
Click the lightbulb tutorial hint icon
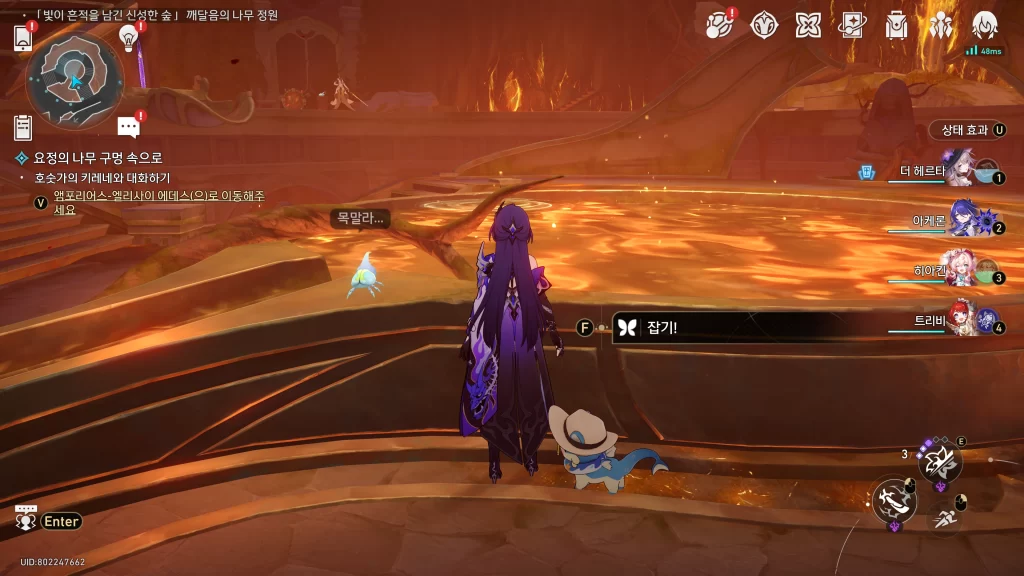[x=128, y=37]
